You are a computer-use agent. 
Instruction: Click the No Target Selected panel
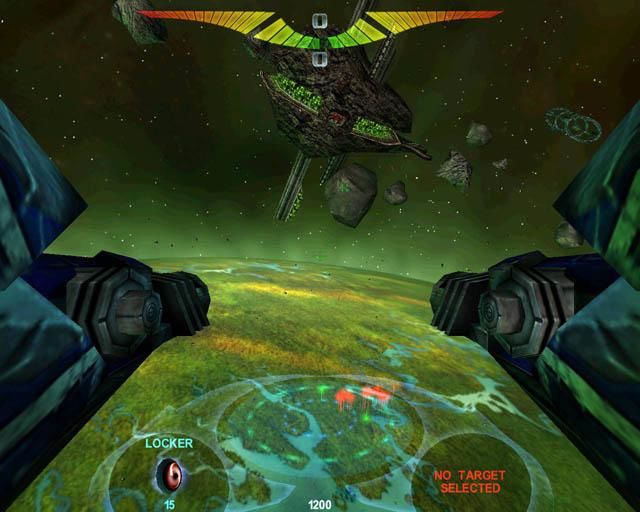470,481
